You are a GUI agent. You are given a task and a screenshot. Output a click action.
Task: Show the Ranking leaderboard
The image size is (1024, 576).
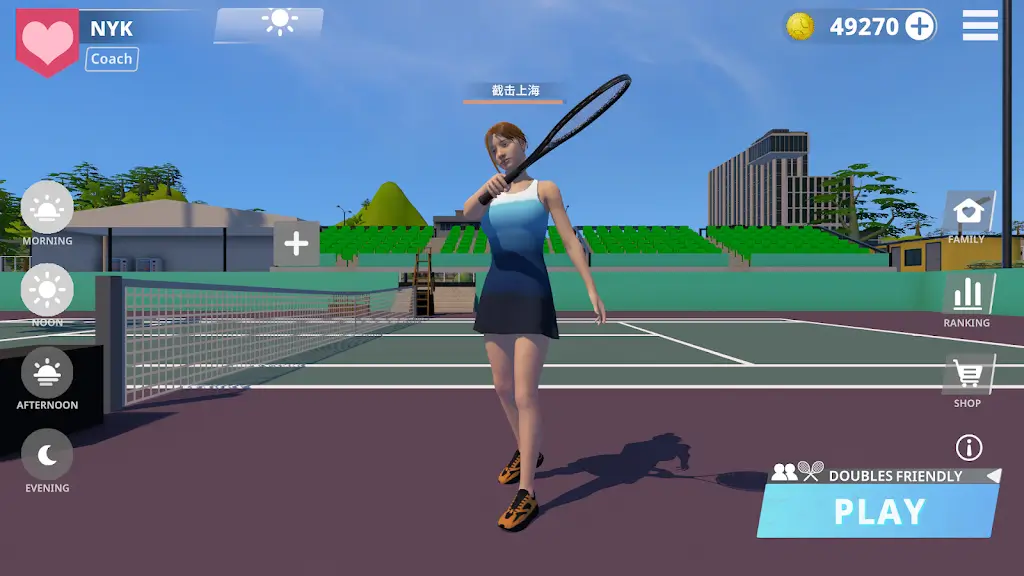tap(967, 299)
